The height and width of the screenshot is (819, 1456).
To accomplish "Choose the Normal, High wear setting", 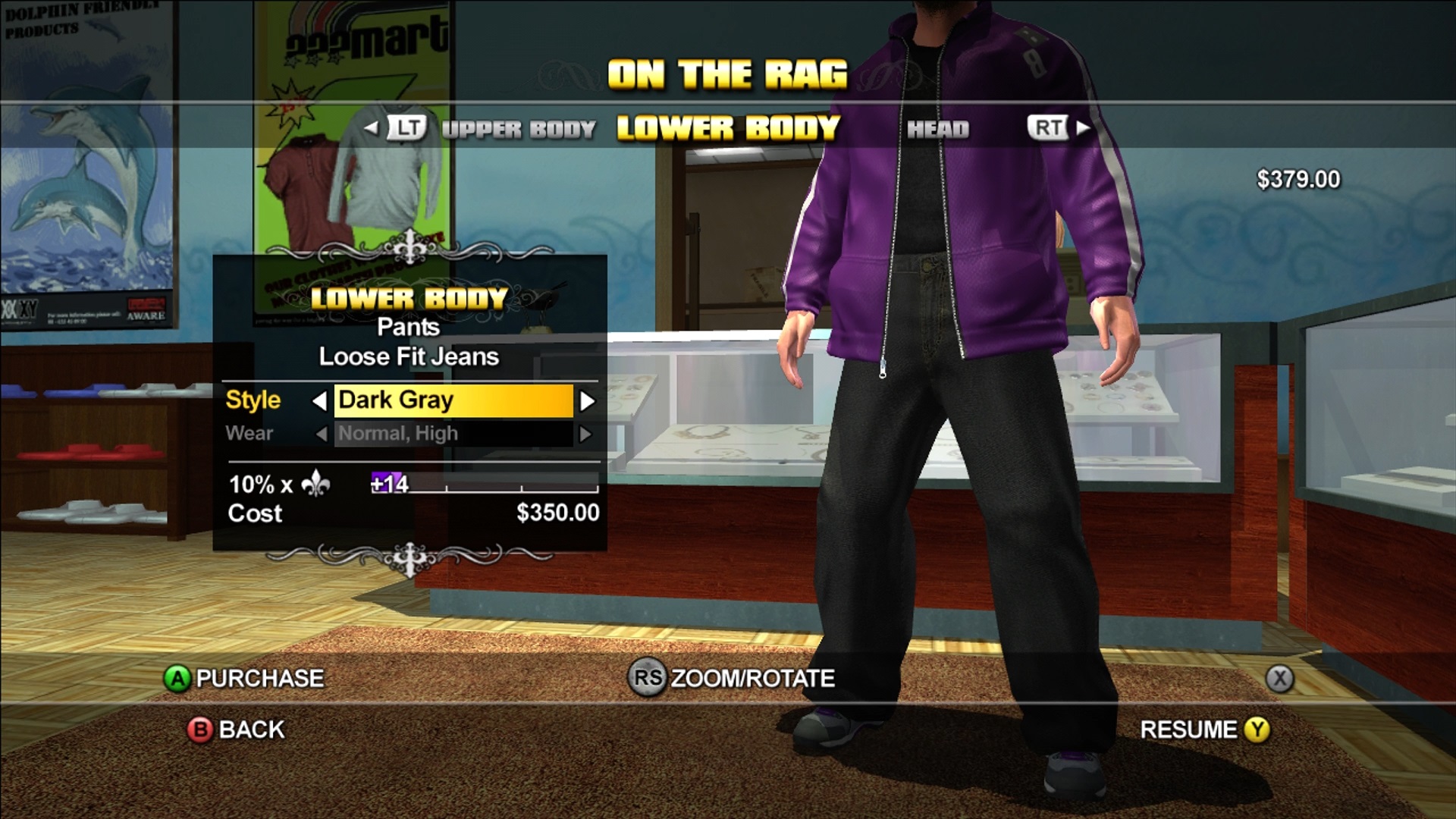I will coord(453,434).
